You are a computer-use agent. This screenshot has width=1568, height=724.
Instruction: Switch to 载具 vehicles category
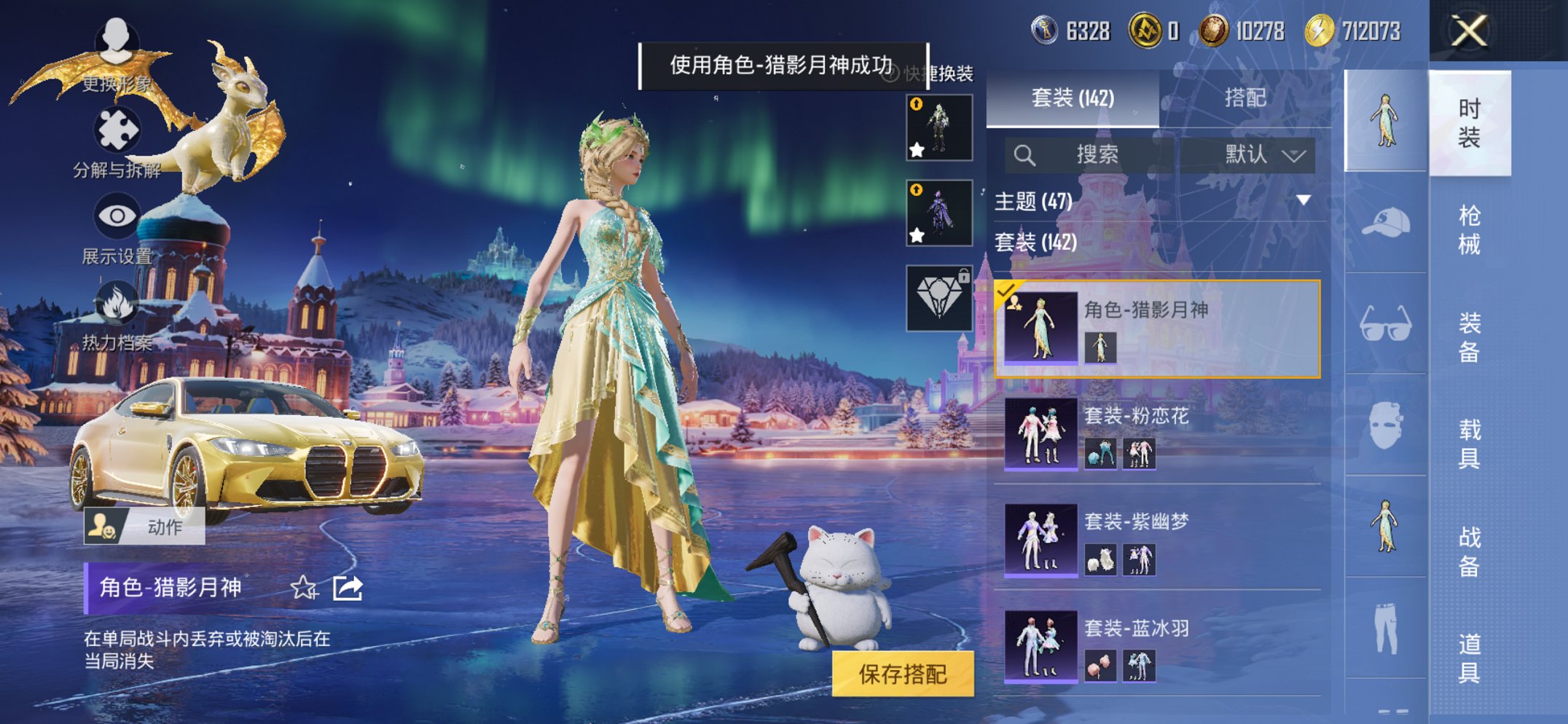tap(1469, 444)
